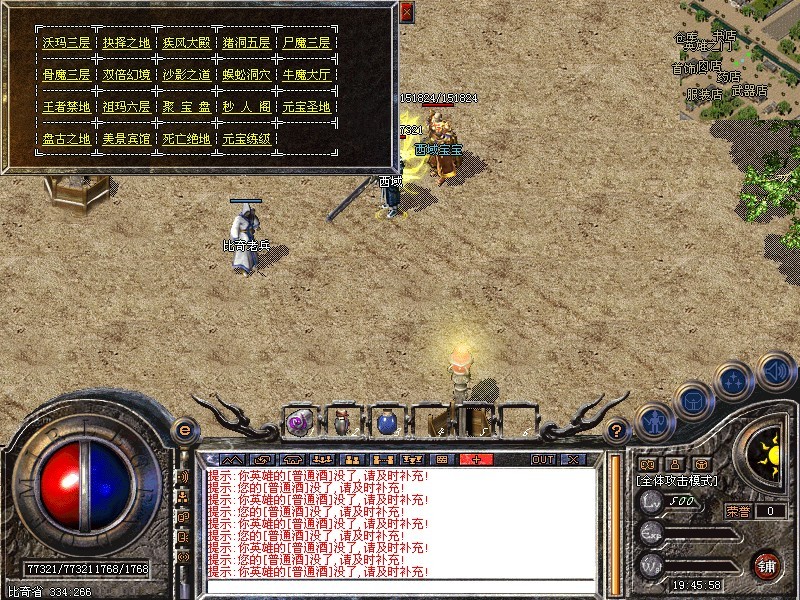Open the 聚宝盘 option
Image resolution: width=800 pixels, height=600 pixels.
[x=186, y=107]
